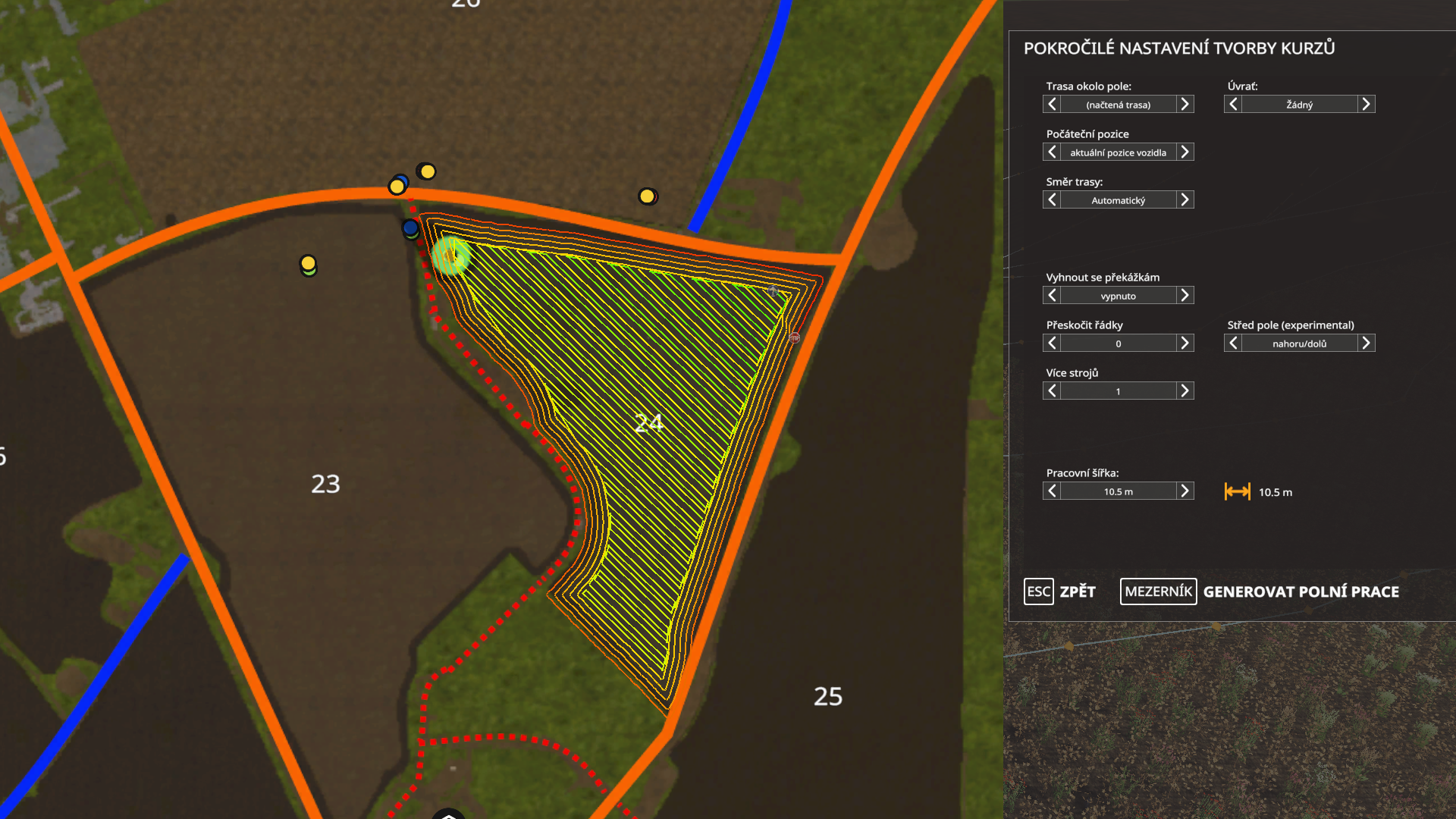Increase Pracovní šířka with its right arrow

(1185, 491)
